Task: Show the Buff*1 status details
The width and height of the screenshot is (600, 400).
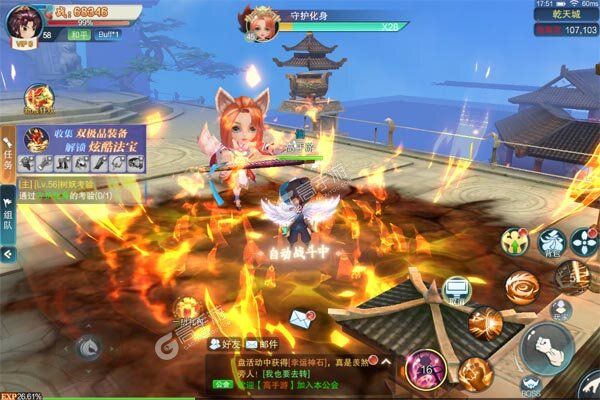Action: [x=108, y=34]
